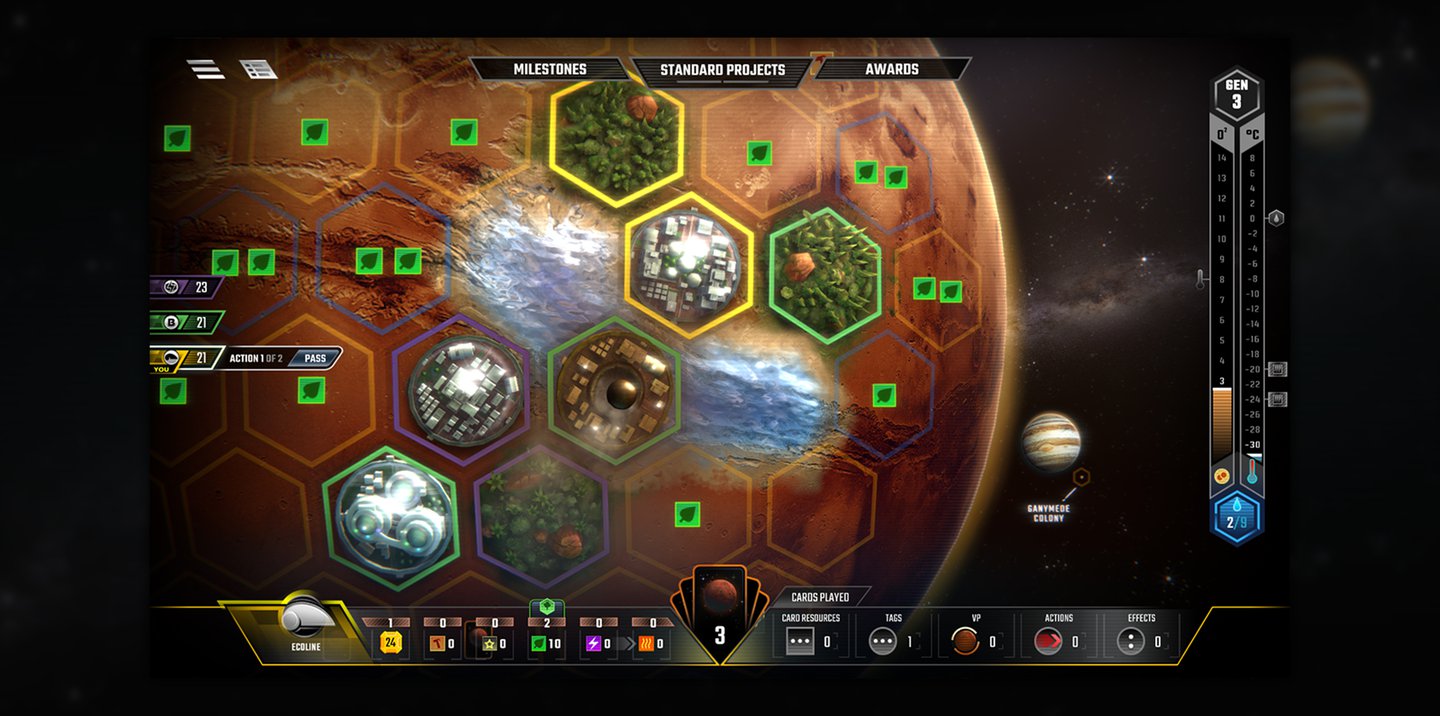Viewport: 1440px width, 716px height.
Task: Convert heat using the orange heat icon
Action: 645,643
